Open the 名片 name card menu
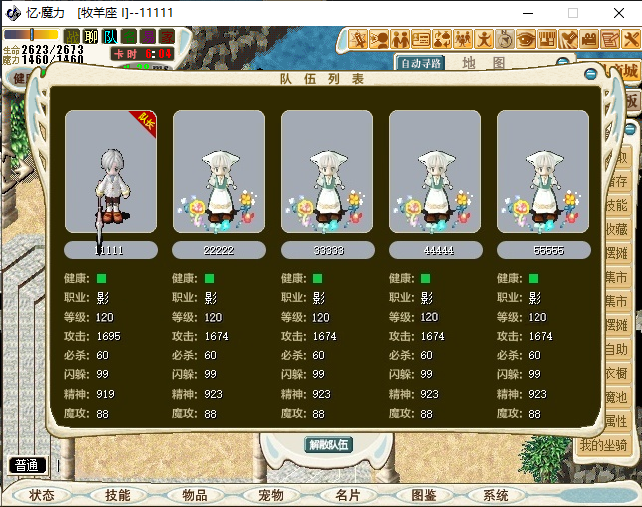Viewport: 642px width, 507px height. [x=347, y=495]
